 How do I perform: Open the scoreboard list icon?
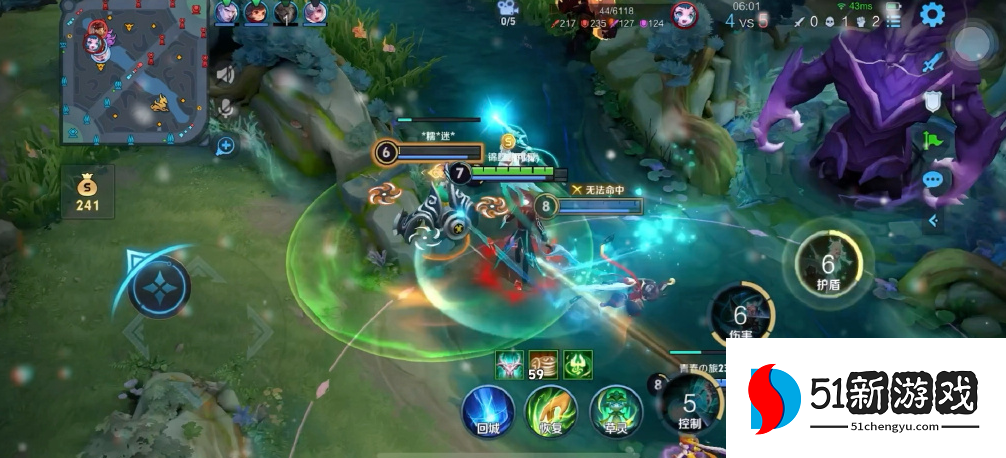893,20
